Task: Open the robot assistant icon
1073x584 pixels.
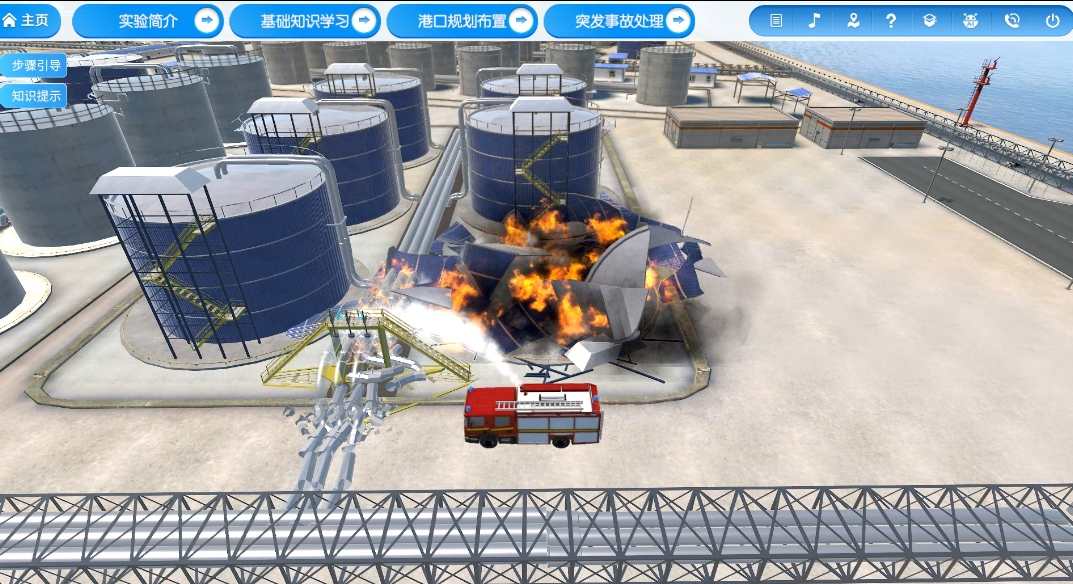Action: tap(970, 20)
